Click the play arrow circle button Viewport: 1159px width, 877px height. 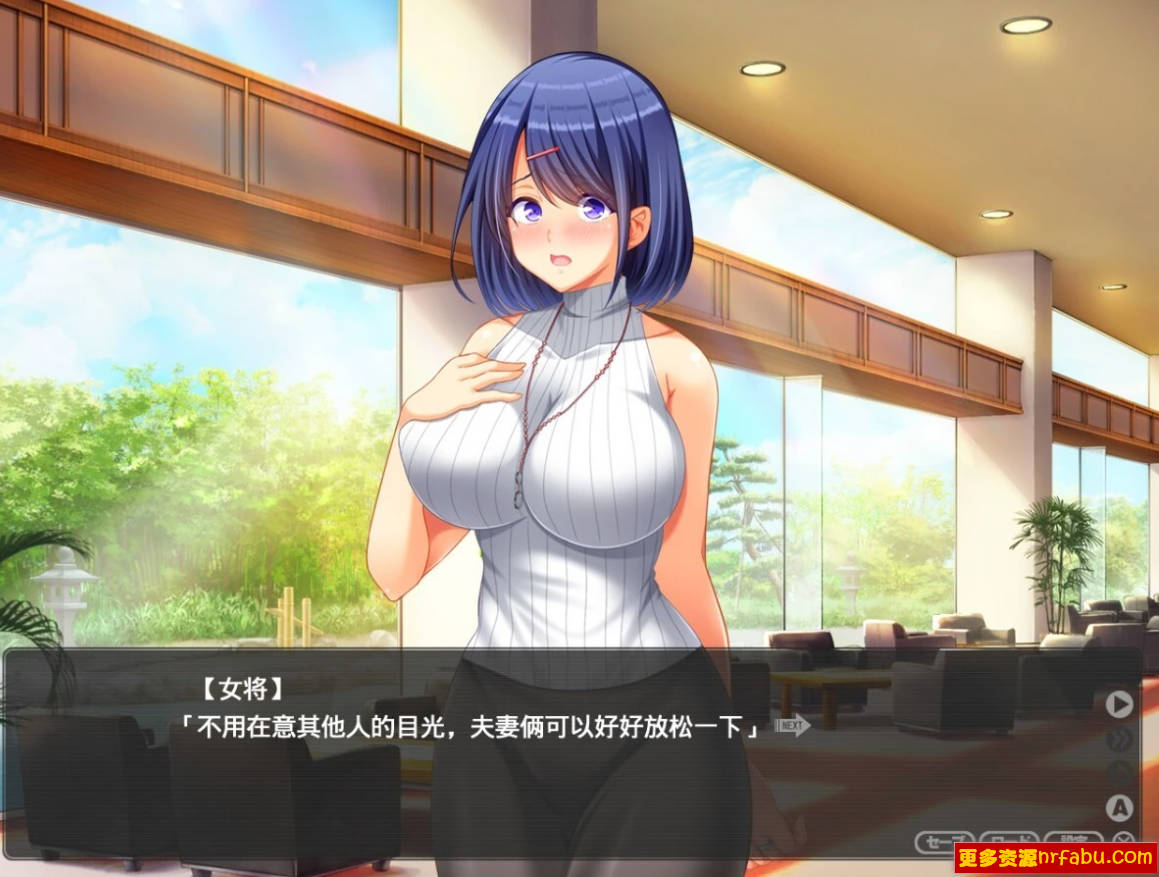tap(1120, 704)
